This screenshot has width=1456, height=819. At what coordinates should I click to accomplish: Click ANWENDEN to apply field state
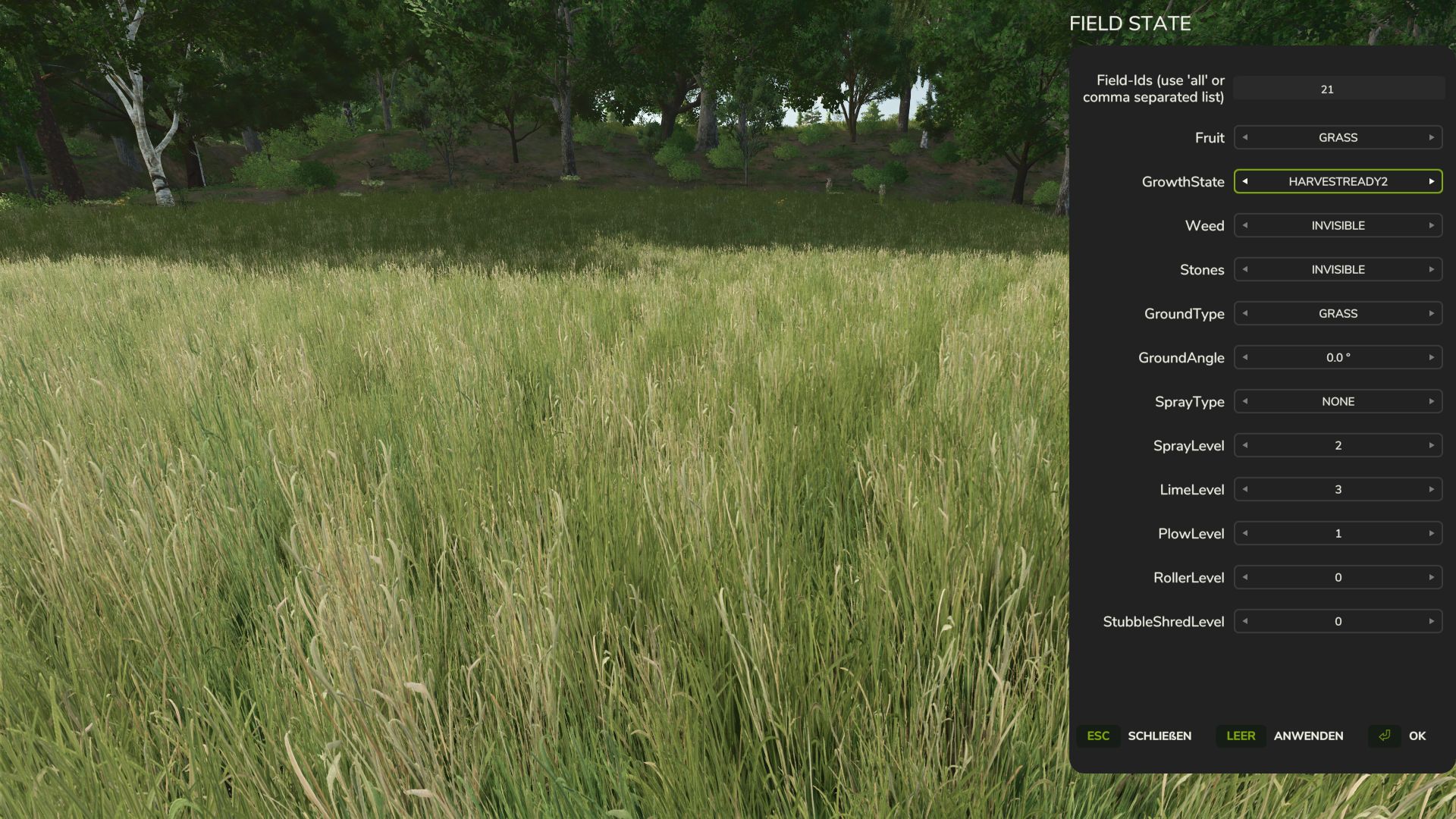point(1309,736)
